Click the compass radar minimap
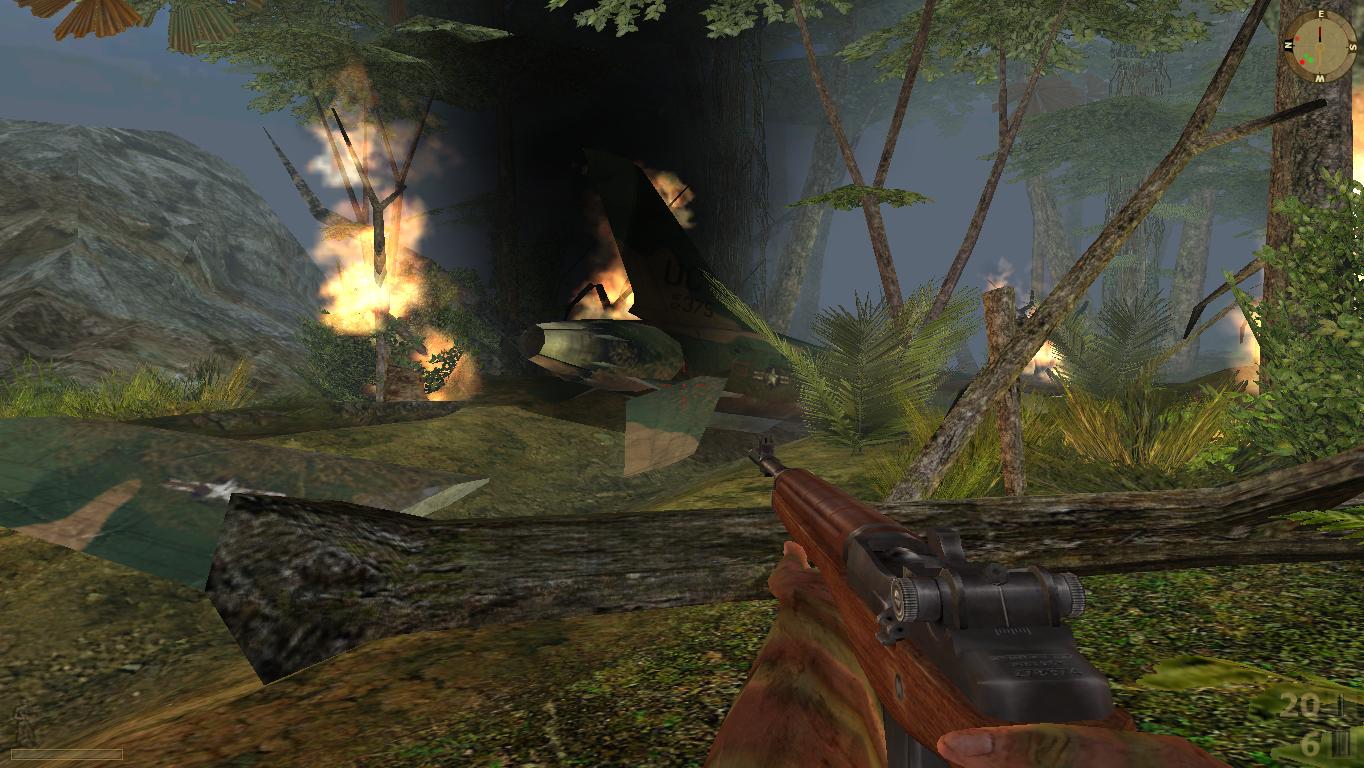Viewport: 1364px width, 768px height. (x=1319, y=46)
